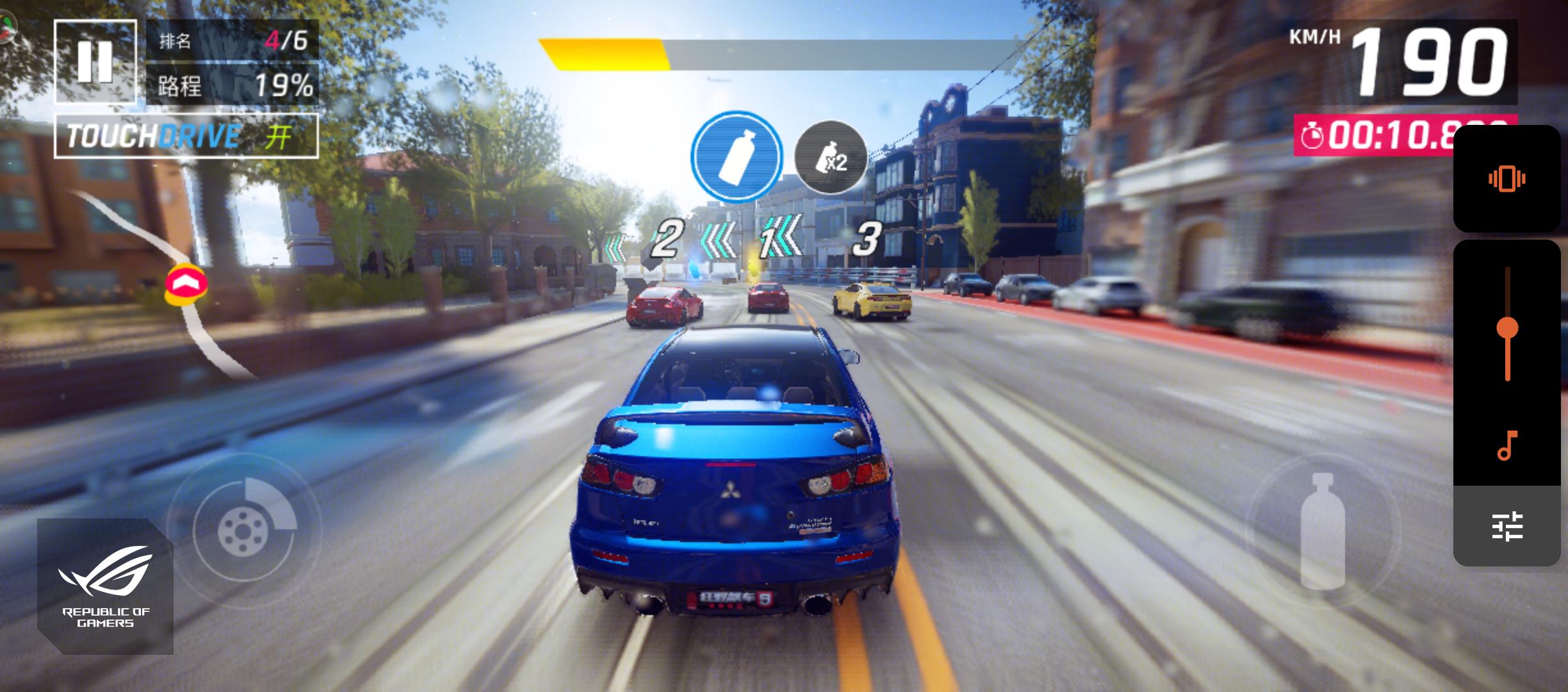This screenshot has height=692, width=1568.
Task: Pause the race
Action: [x=95, y=62]
